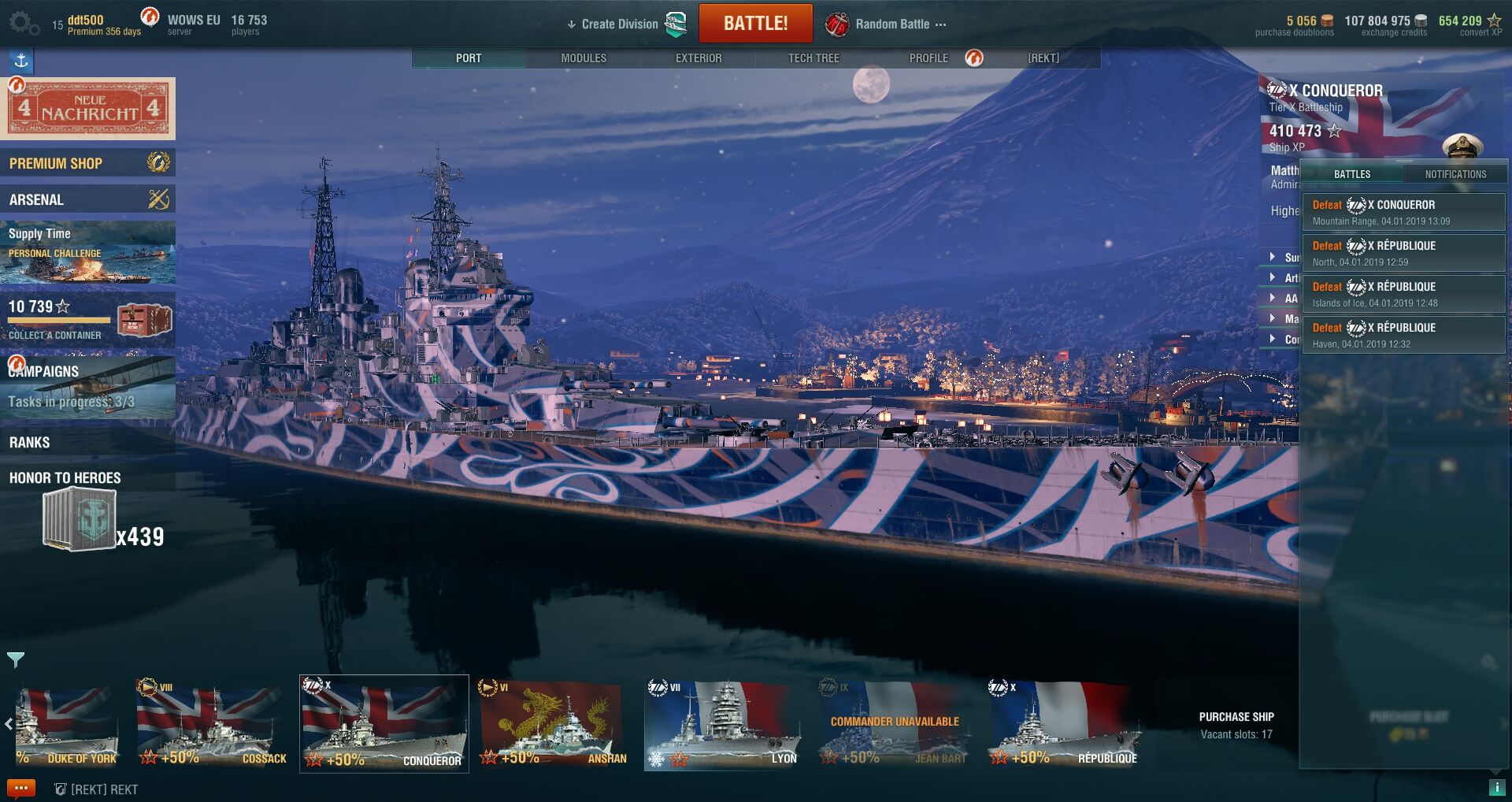Select the Cossack ship in carousel

pos(211,725)
